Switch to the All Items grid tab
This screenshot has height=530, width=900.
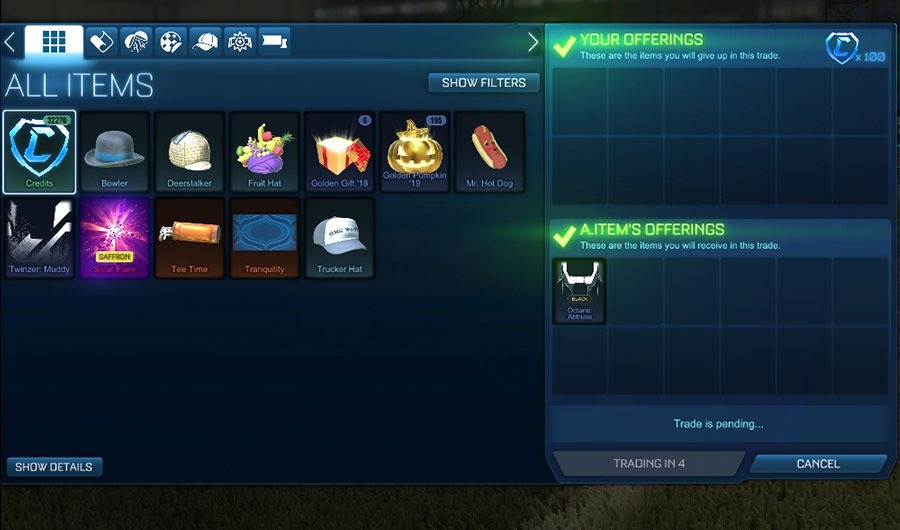pos(54,42)
